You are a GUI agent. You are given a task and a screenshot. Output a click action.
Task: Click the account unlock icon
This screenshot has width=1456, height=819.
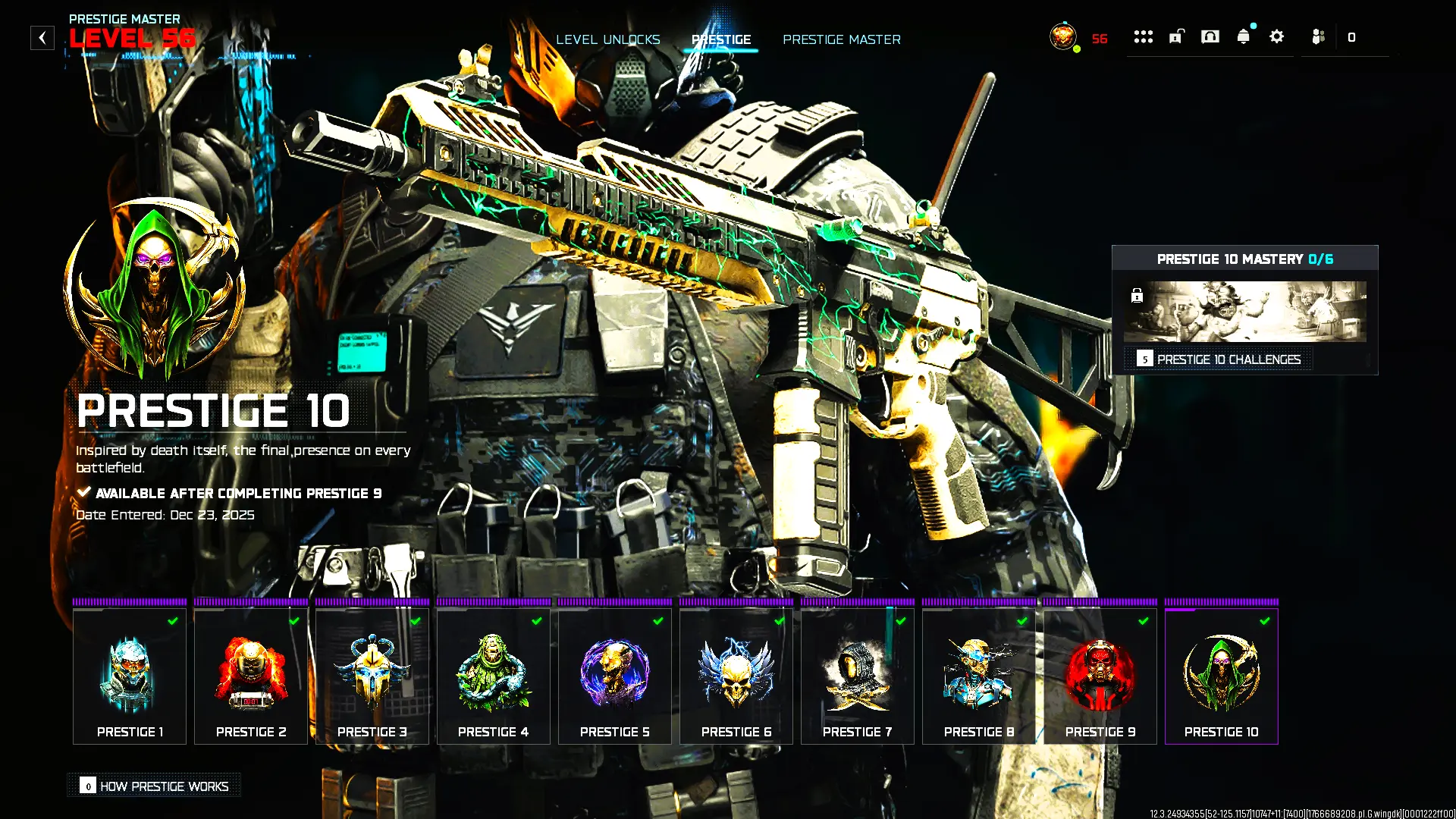click(x=1176, y=36)
